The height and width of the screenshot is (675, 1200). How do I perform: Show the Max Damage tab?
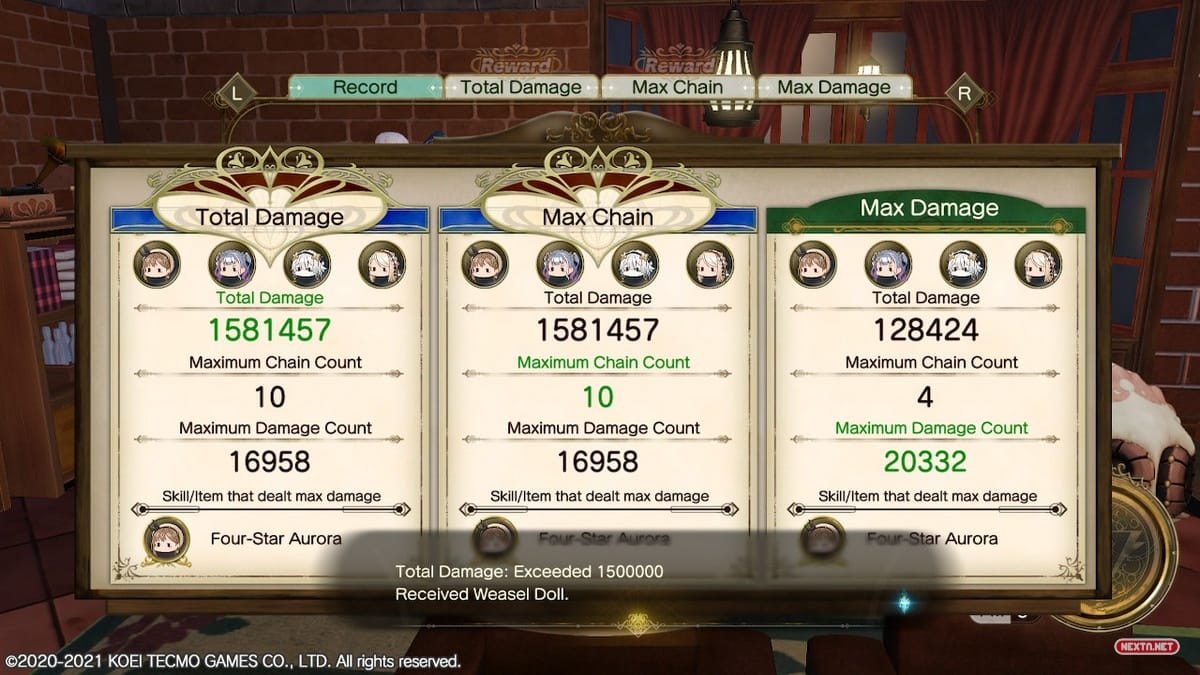pyautogui.click(x=834, y=87)
